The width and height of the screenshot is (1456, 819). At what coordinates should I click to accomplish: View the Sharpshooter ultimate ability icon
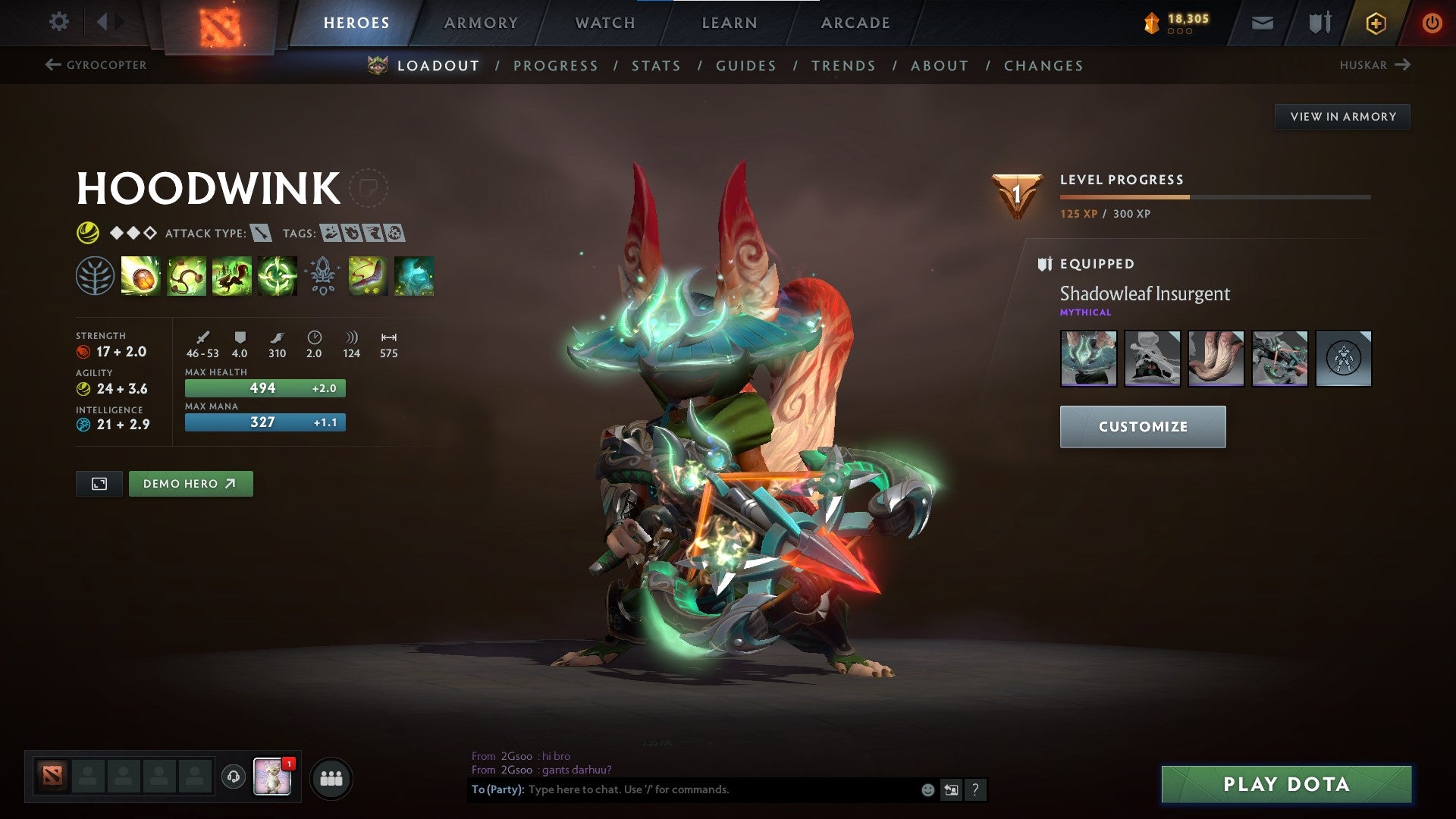click(x=279, y=277)
